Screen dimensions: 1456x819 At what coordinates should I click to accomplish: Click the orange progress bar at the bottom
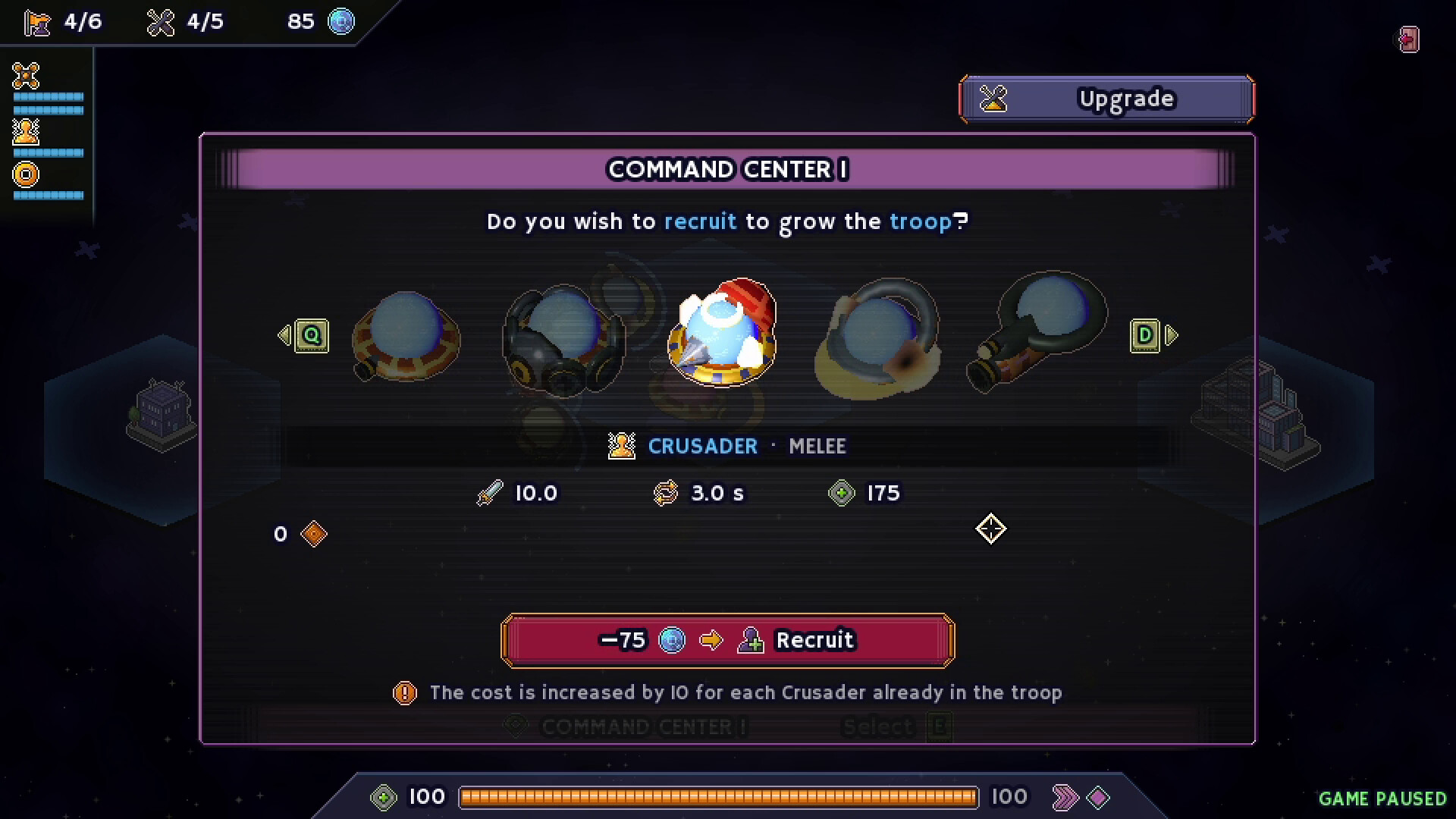click(719, 796)
